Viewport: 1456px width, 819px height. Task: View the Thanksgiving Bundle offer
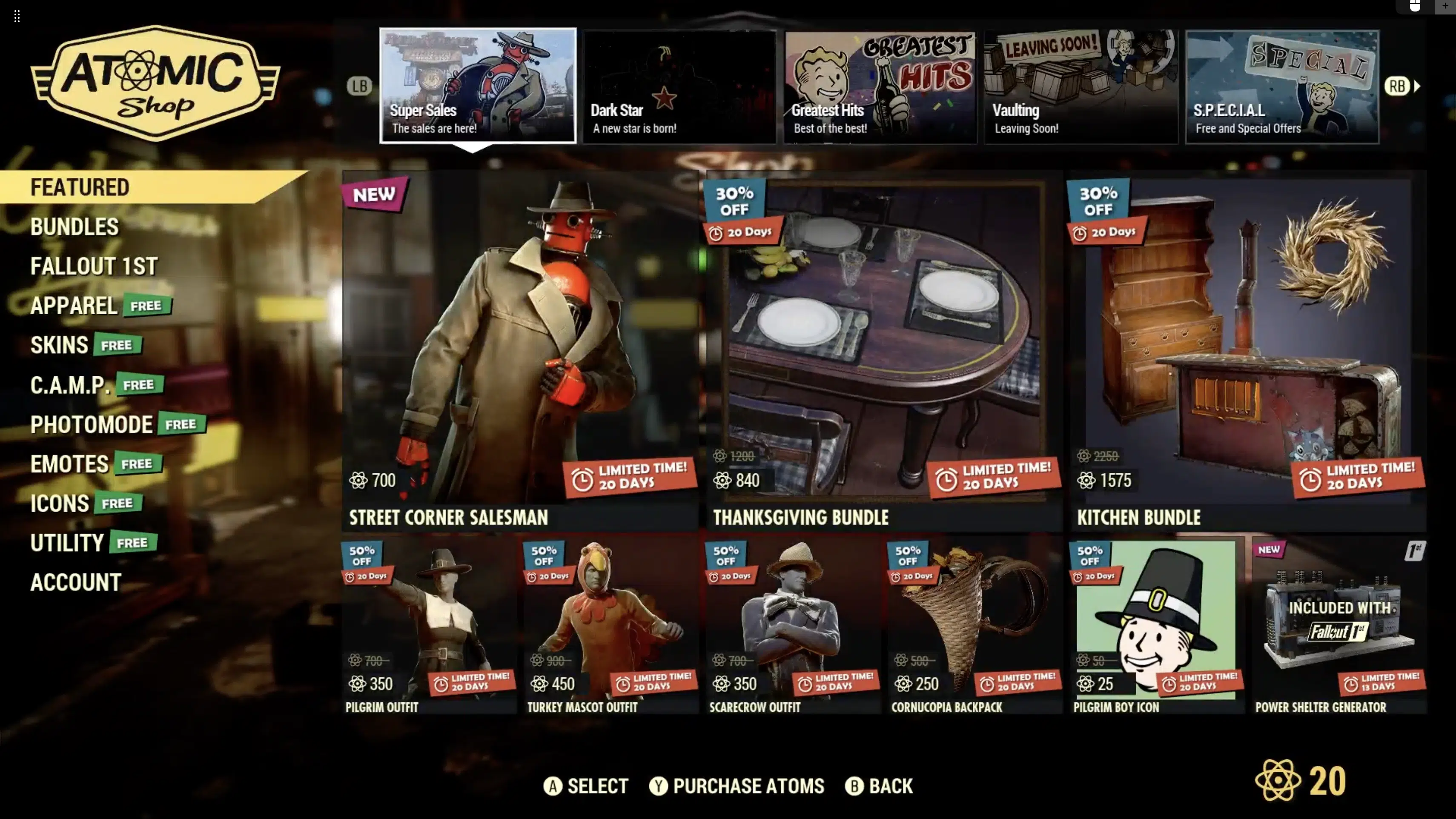point(884,350)
